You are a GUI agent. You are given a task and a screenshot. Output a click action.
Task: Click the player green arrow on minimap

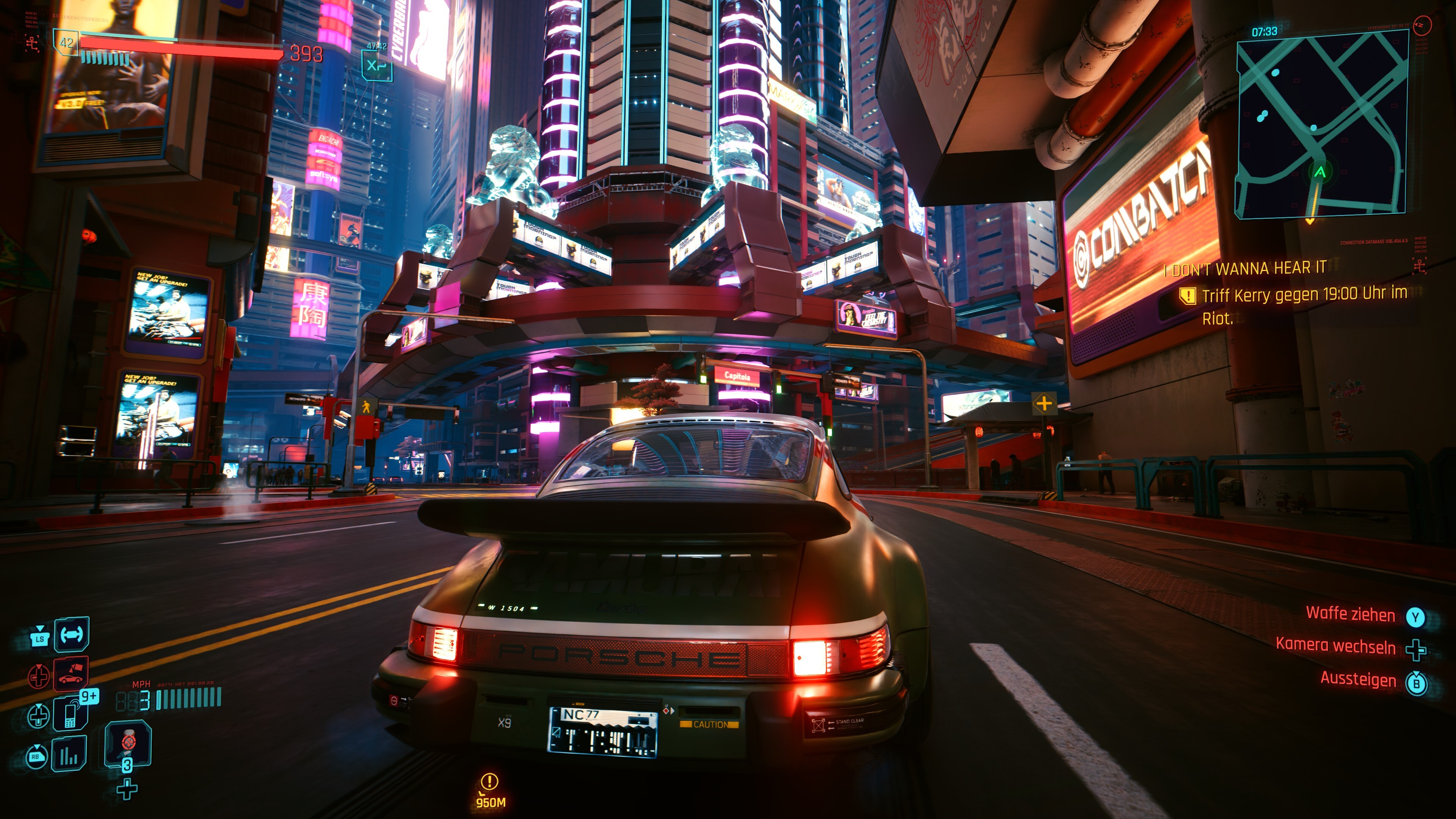pyautogui.click(x=1320, y=172)
